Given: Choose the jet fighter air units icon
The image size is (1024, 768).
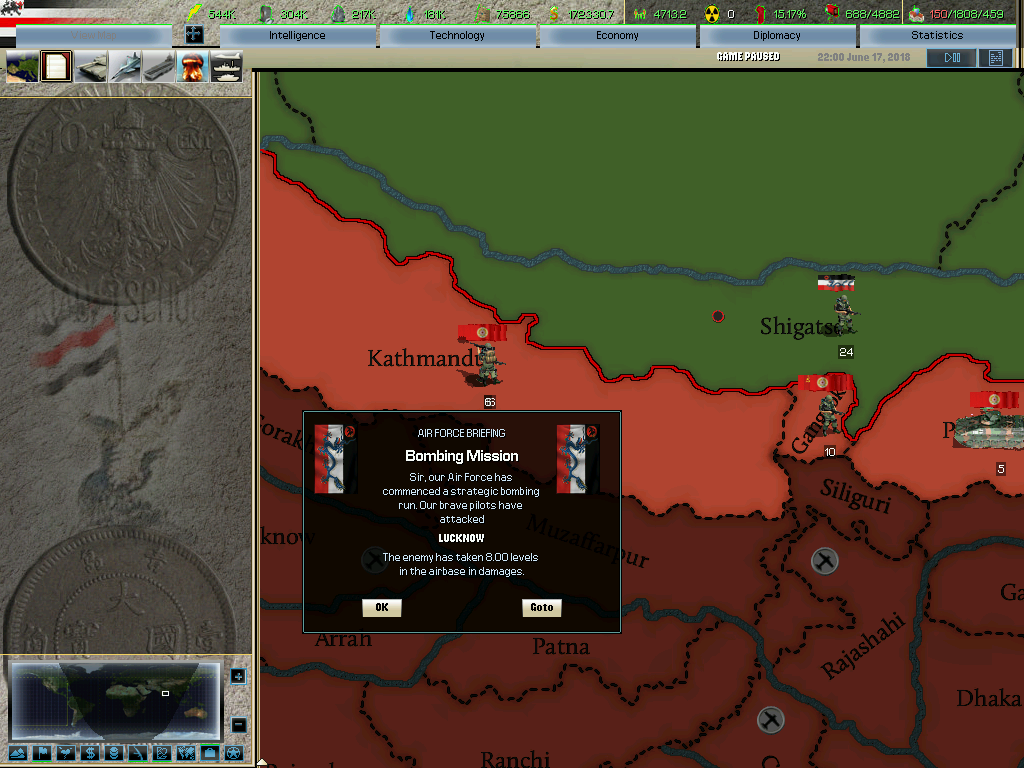Looking at the screenshot, I should coord(125,67).
